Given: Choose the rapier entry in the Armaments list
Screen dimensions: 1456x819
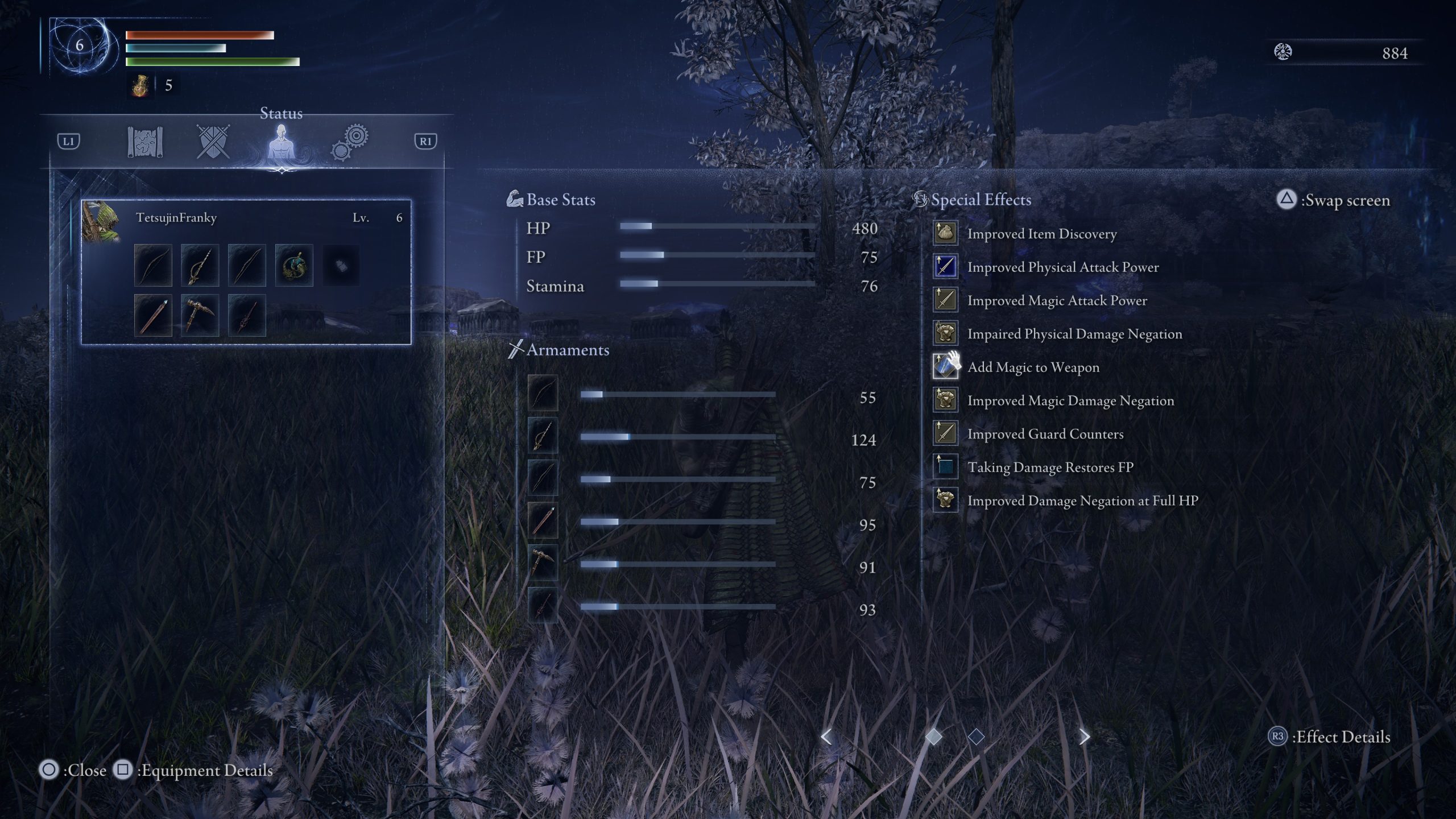Looking at the screenshot, I should click(542, 436).
